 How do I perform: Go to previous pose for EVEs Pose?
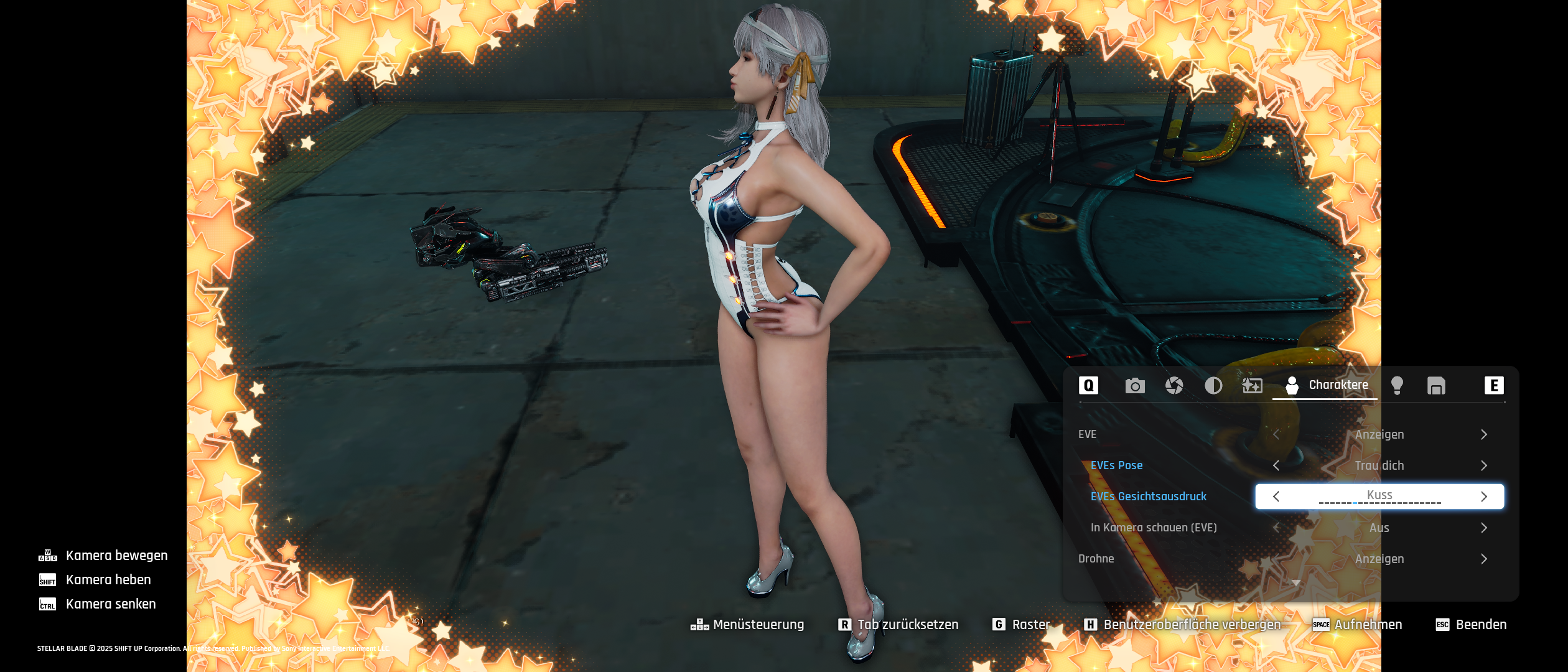(x=1276, y=465)
